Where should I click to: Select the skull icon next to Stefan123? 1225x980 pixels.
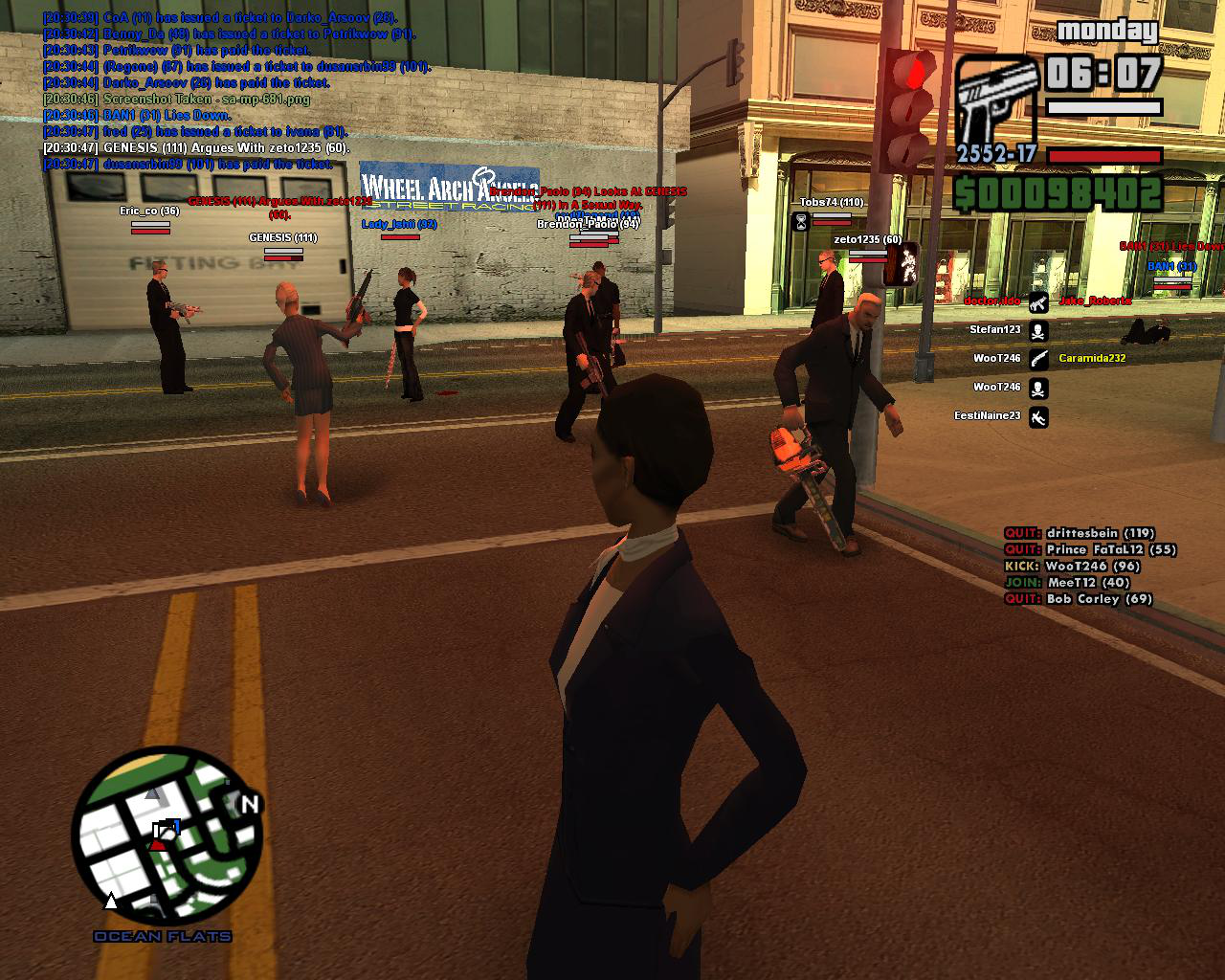(1038, 331)
